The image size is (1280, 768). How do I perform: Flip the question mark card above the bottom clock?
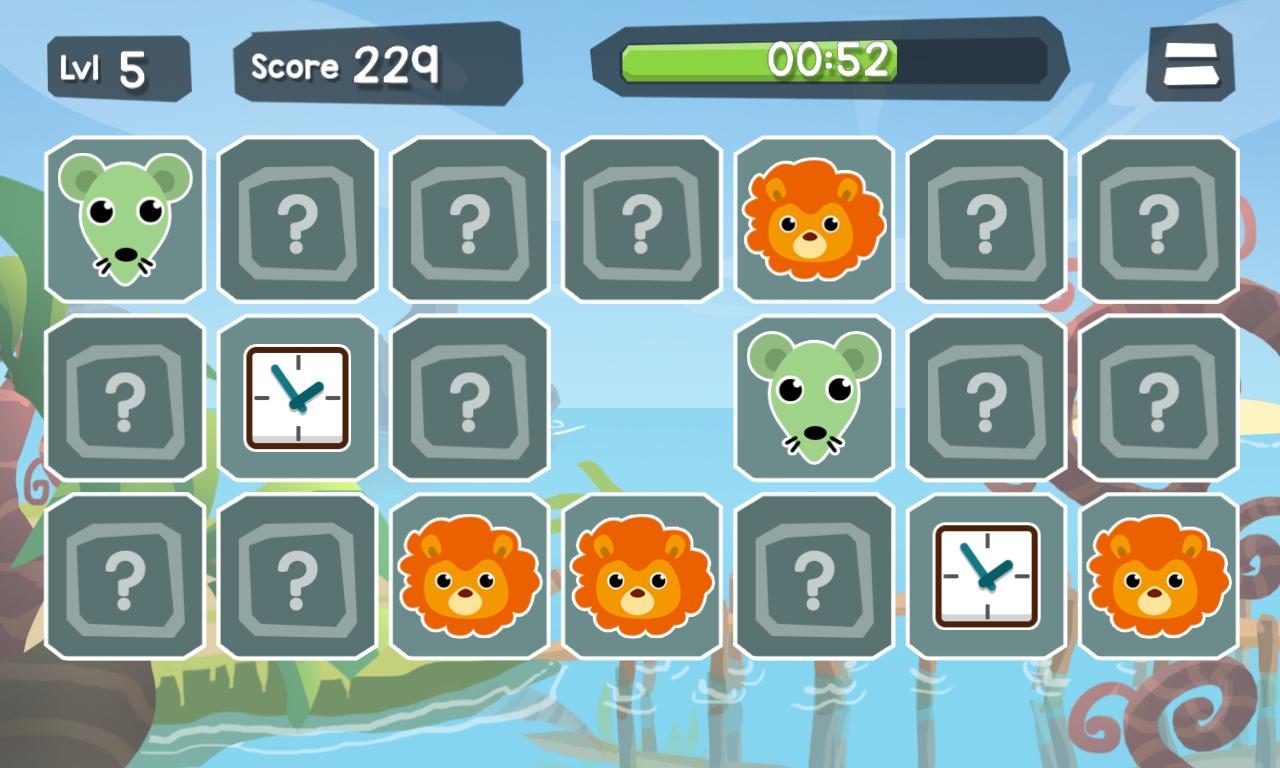pyautogui.click(x=986, y=398)
